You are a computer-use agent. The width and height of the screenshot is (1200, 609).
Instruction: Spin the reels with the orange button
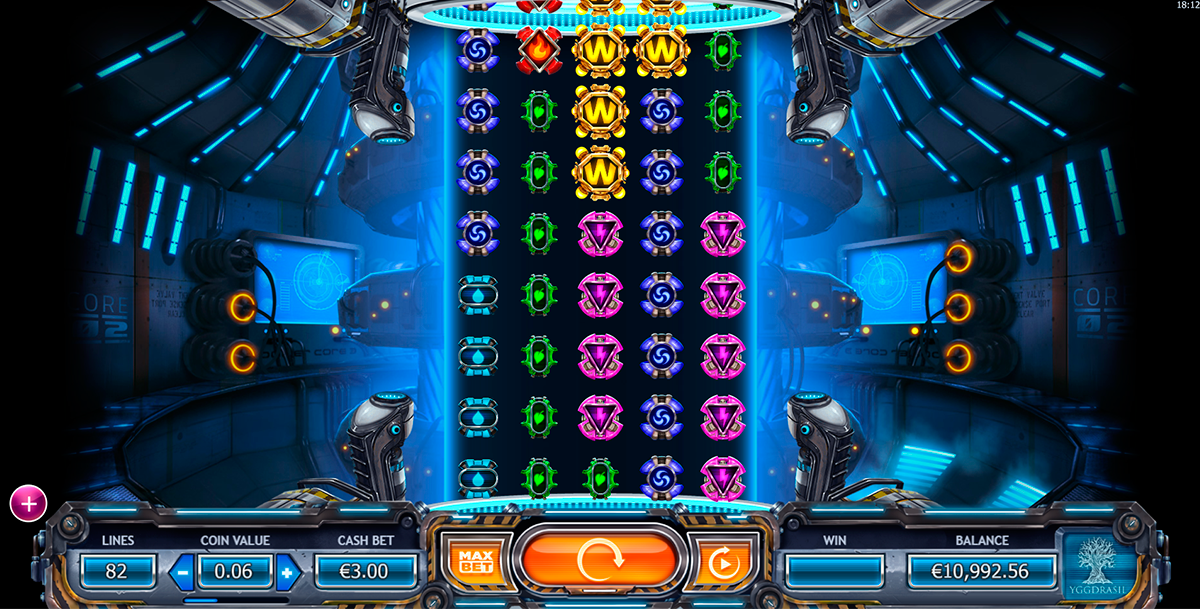[x=600, y=561]
